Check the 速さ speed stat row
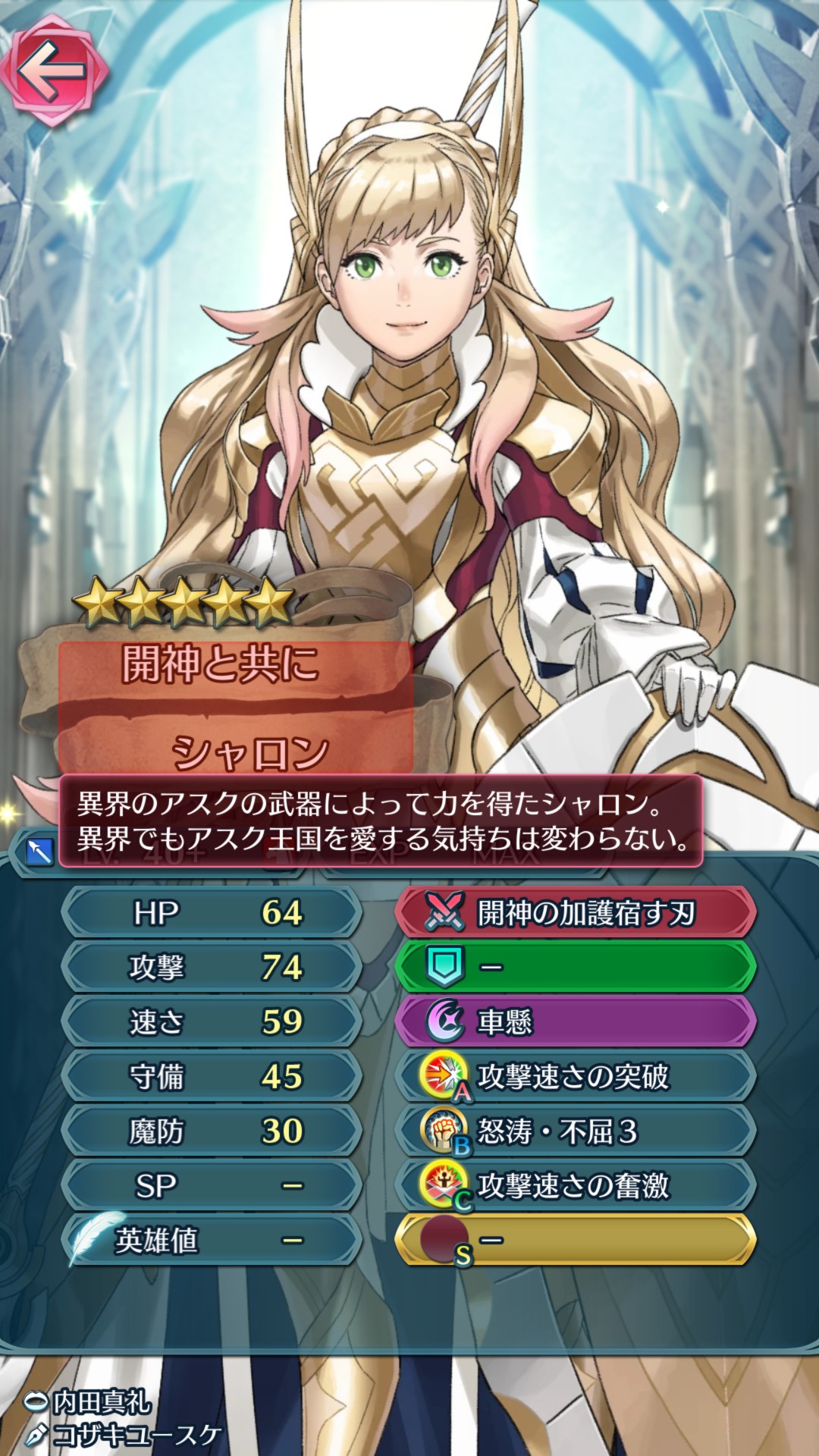The height and width of the screenshot is (1456, 819). (211, 1021)
